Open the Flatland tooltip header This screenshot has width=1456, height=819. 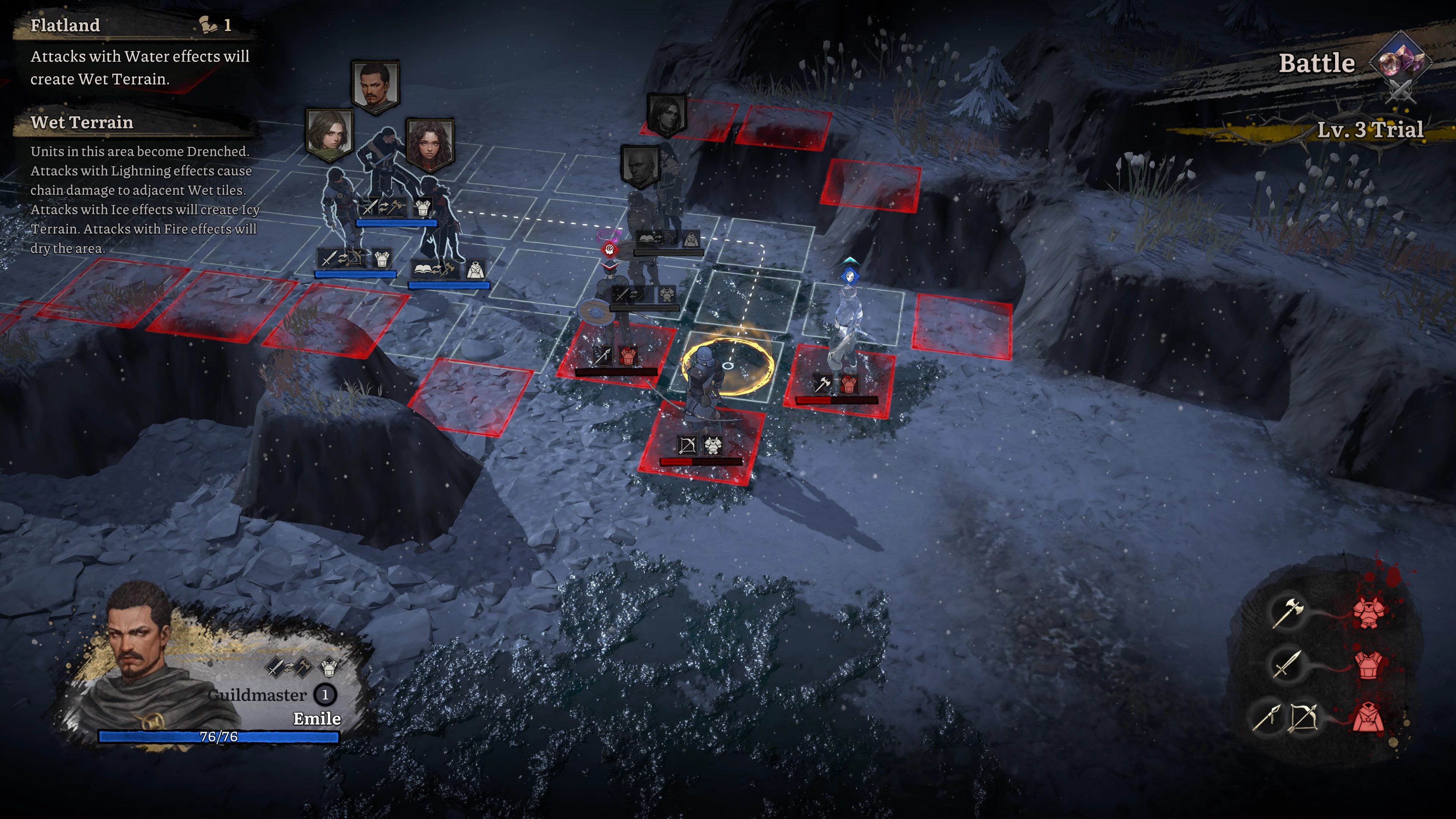pos(65,25)
